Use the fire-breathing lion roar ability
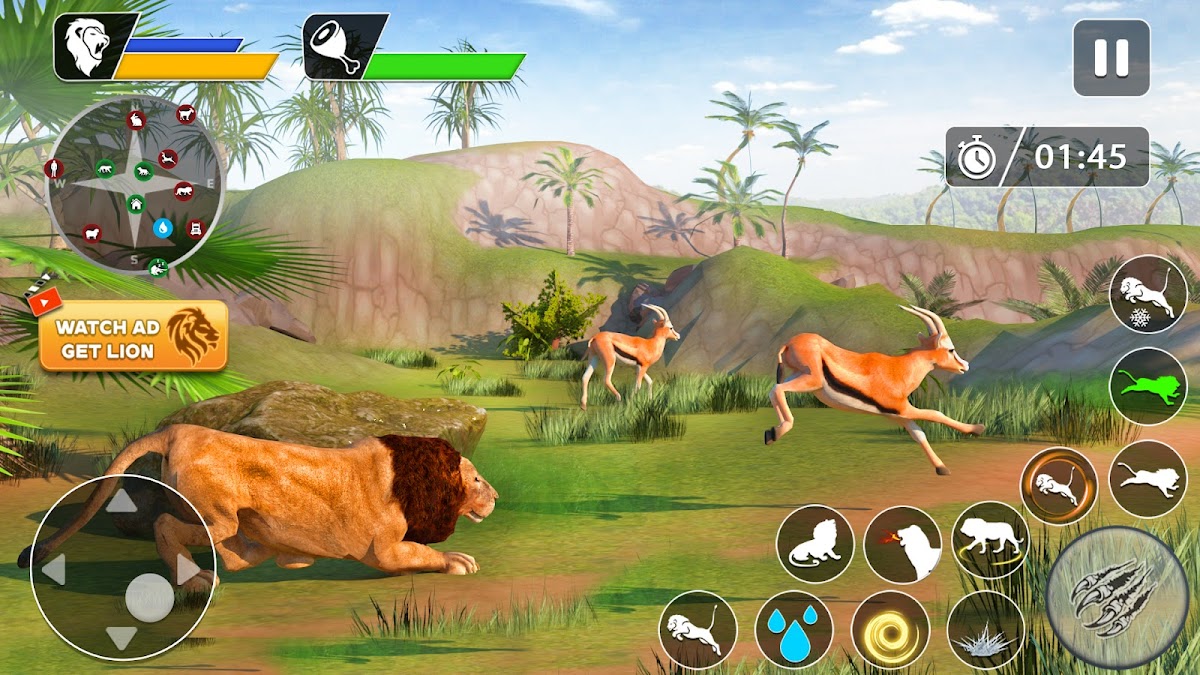 [x=903, y=544]
